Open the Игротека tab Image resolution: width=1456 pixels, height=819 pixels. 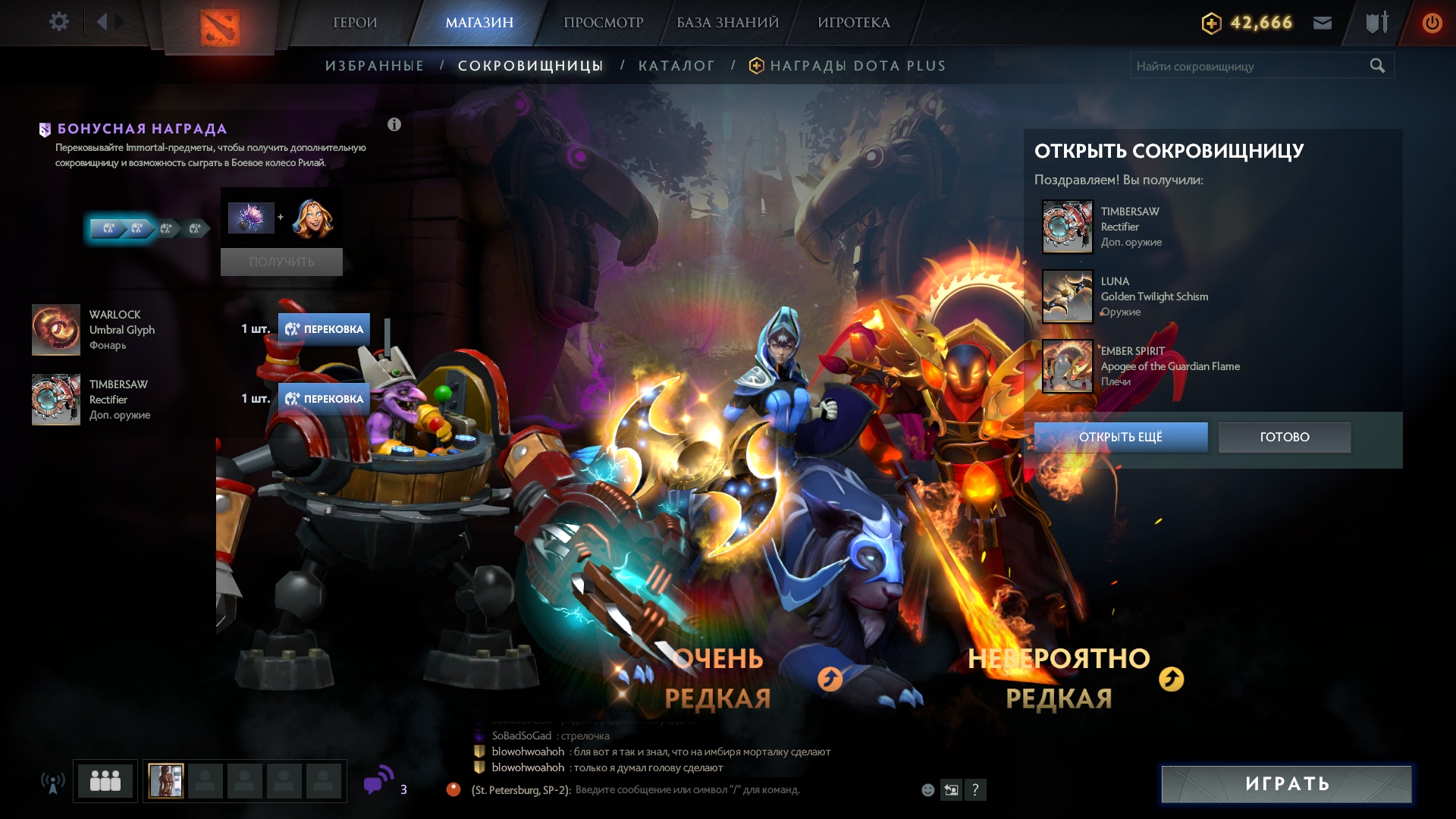[853, 23]
